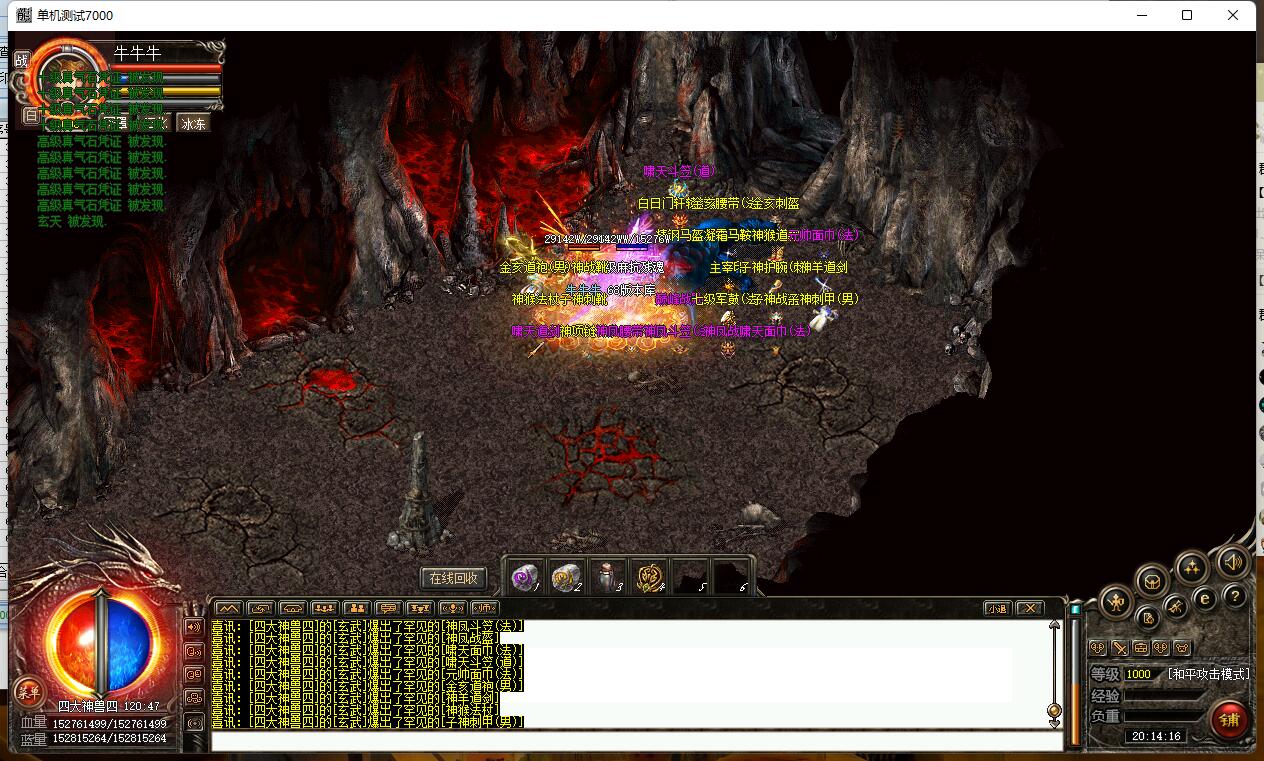Activate the golden emblem item in slot 4
This screenshot has height=761, width=1264.
[649, 576]
